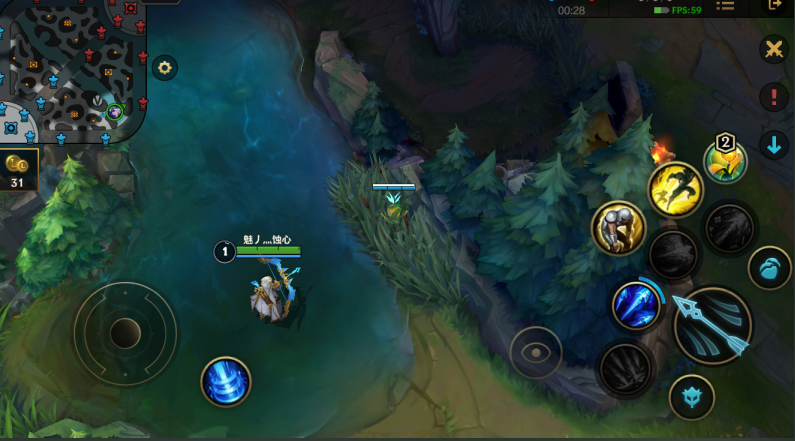
Task: Activate the blue recall button
Action: [x=226, y=381]
